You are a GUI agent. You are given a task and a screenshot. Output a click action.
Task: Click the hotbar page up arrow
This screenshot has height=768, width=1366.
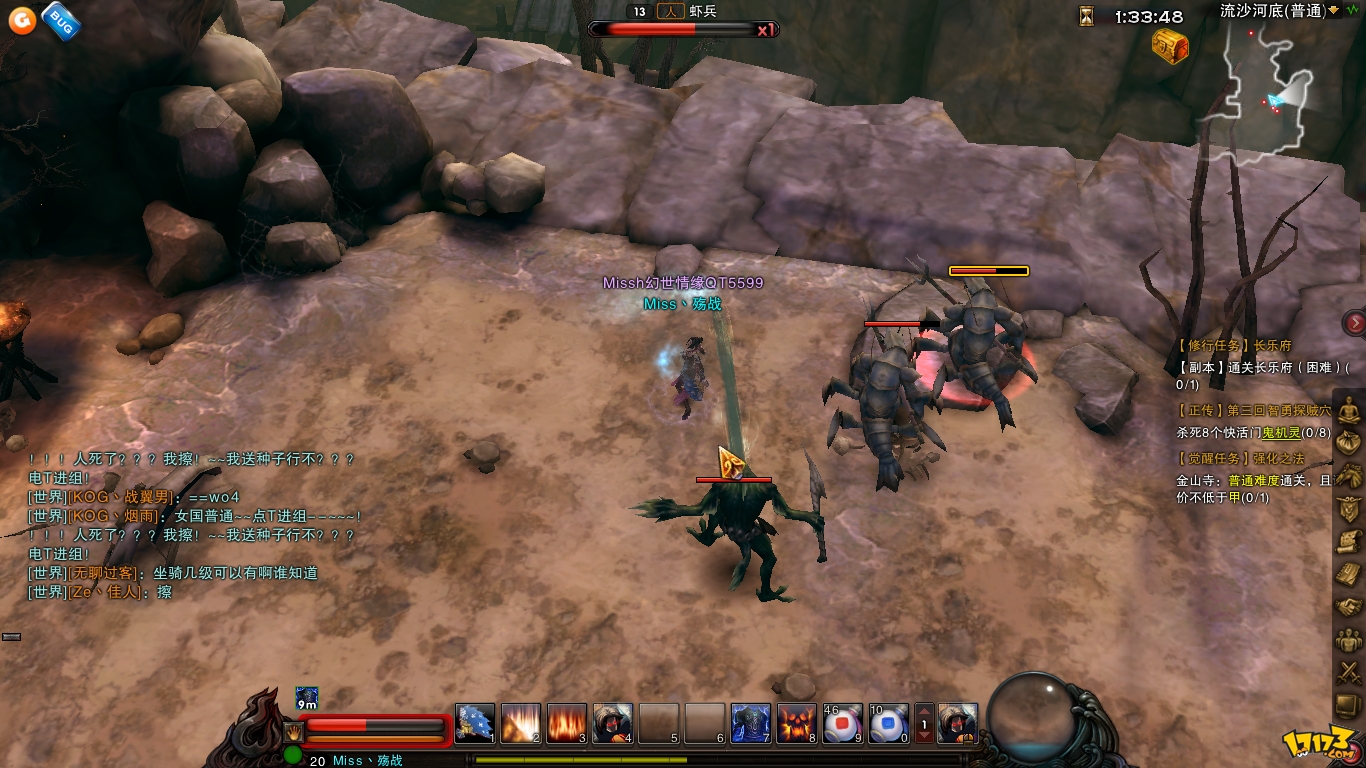(925, 711)
